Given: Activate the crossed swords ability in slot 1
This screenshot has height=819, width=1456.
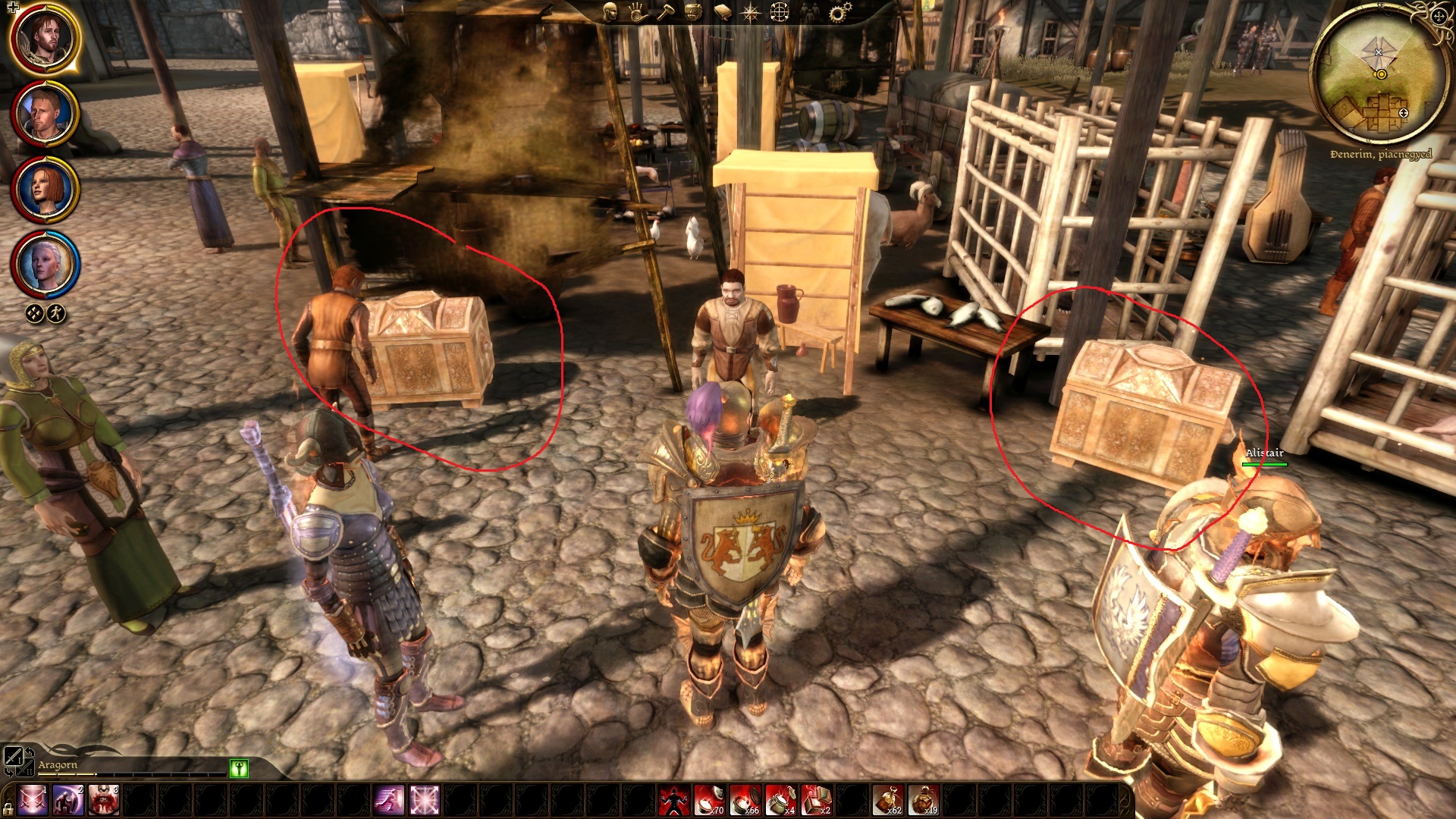Looking at the screenshot, I should coord(33,801).
